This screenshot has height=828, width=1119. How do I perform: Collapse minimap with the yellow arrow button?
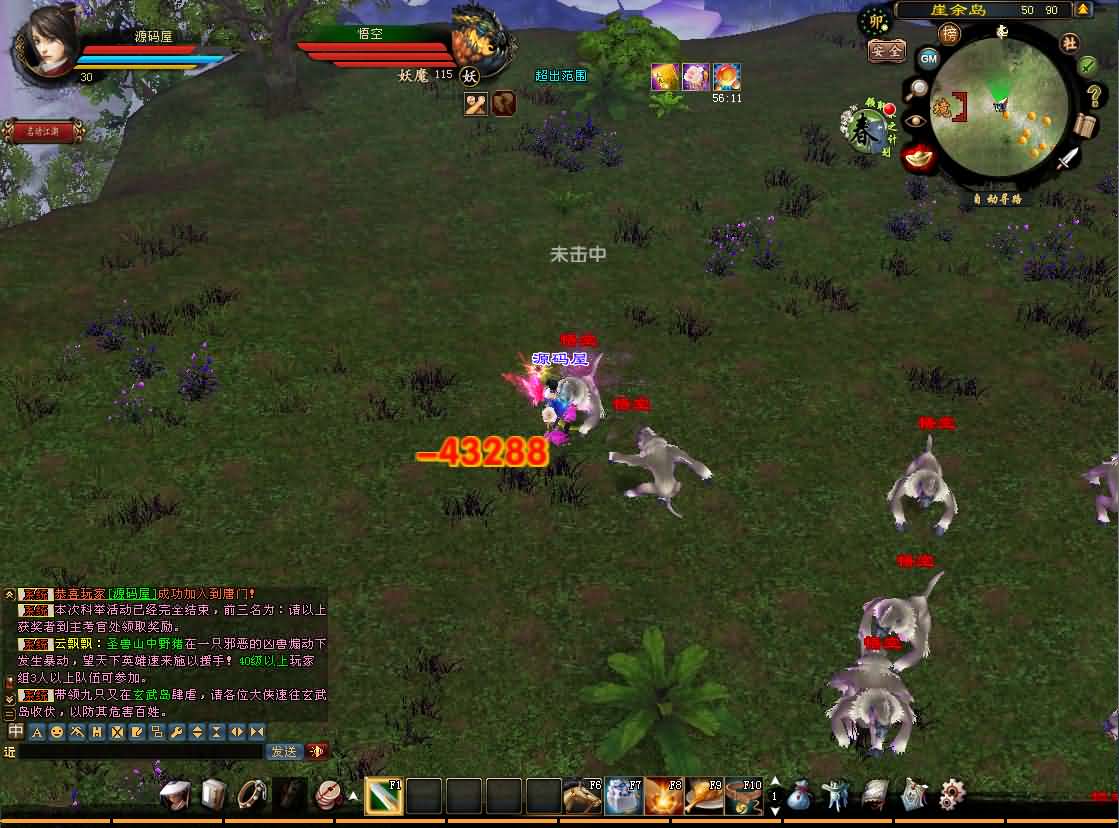(1082, 9)
